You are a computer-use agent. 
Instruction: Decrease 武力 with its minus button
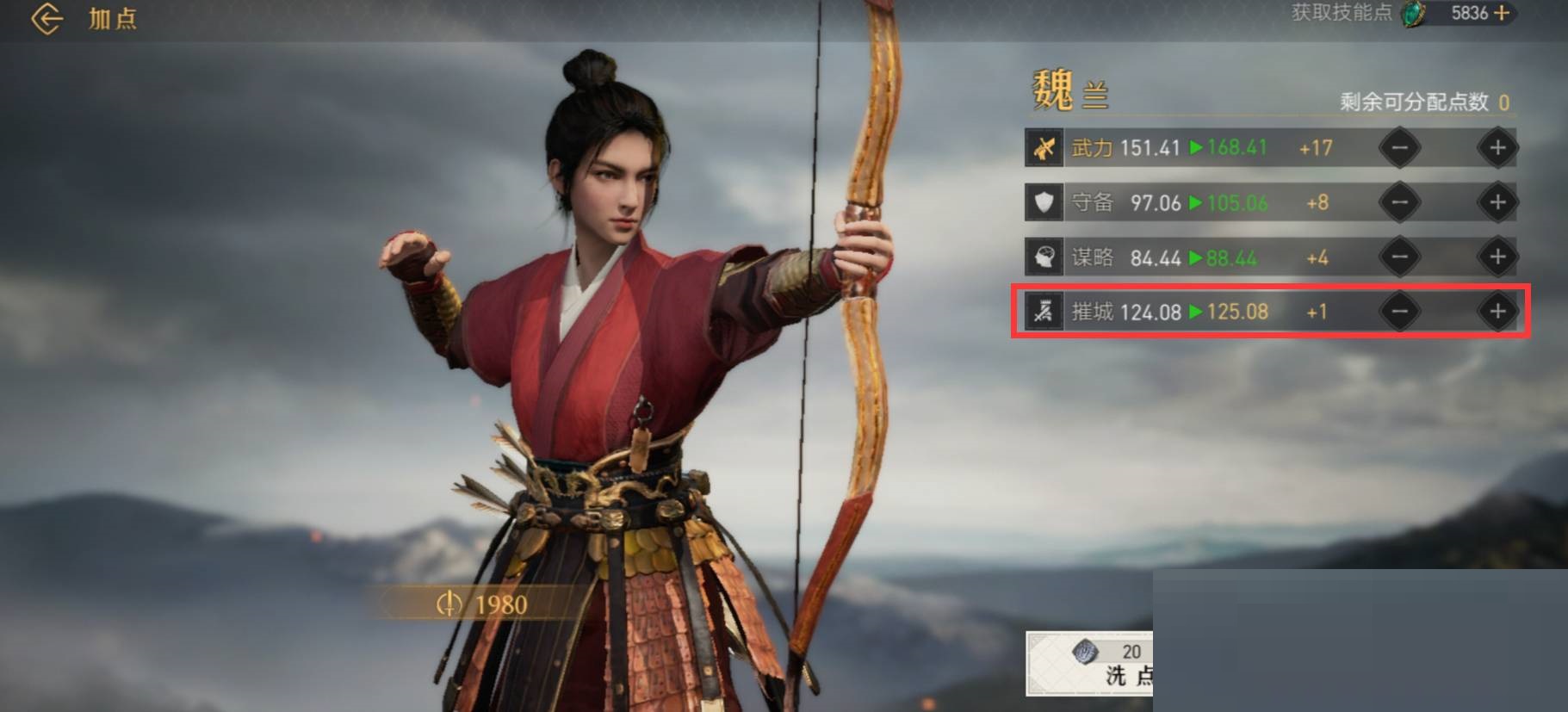click(1399, 148)
